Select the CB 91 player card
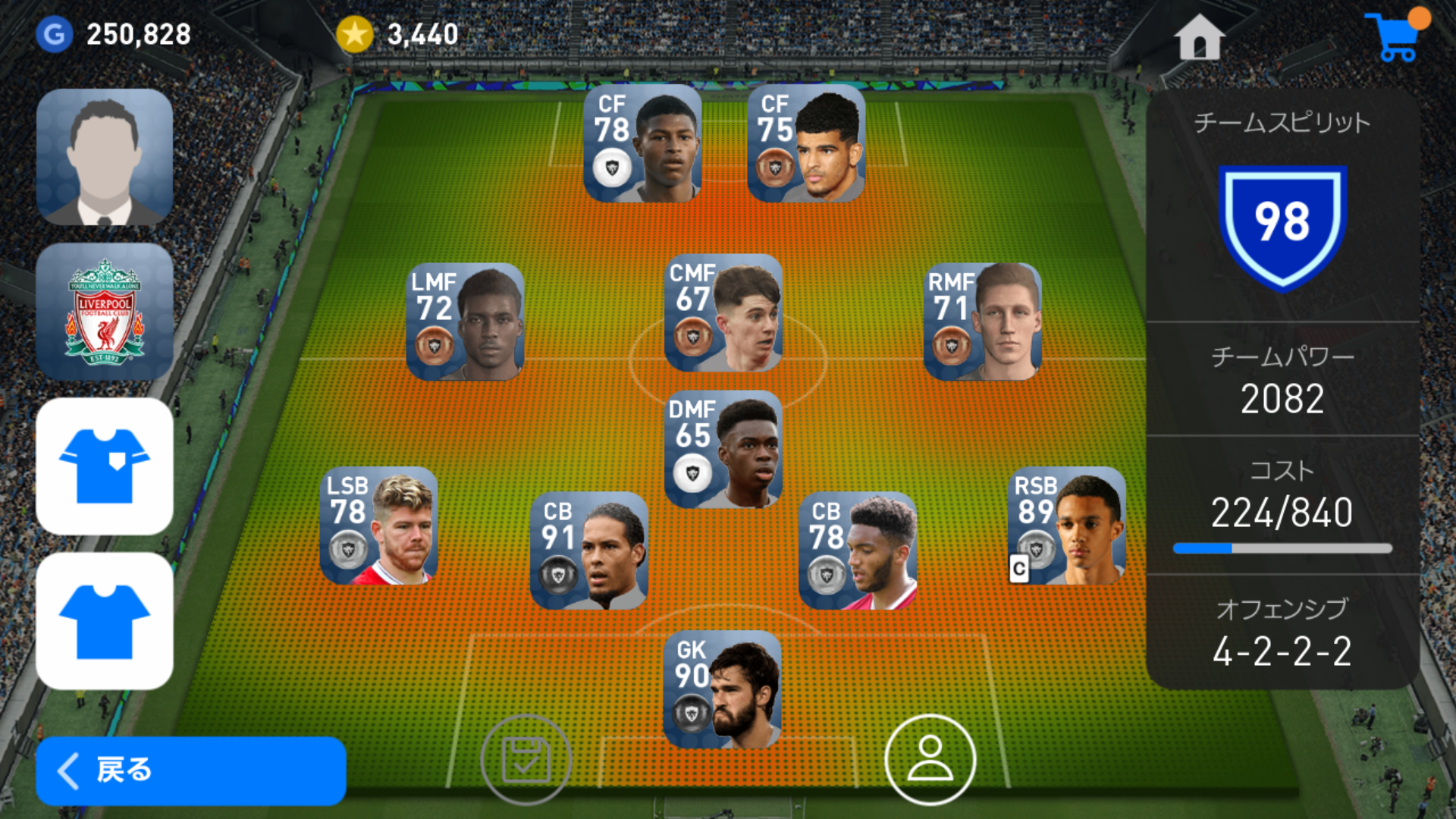The image size is (1456, 819). point(589,551)
